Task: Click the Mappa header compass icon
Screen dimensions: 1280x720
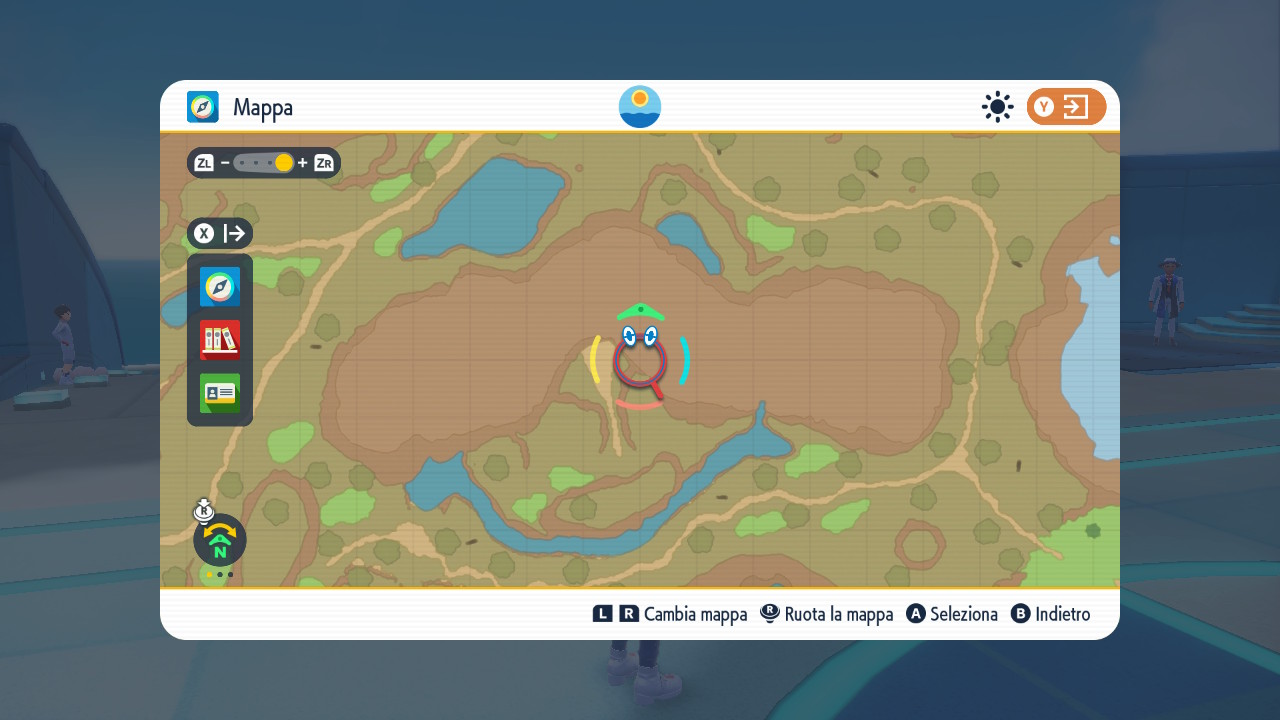Action: click(203, 107)
